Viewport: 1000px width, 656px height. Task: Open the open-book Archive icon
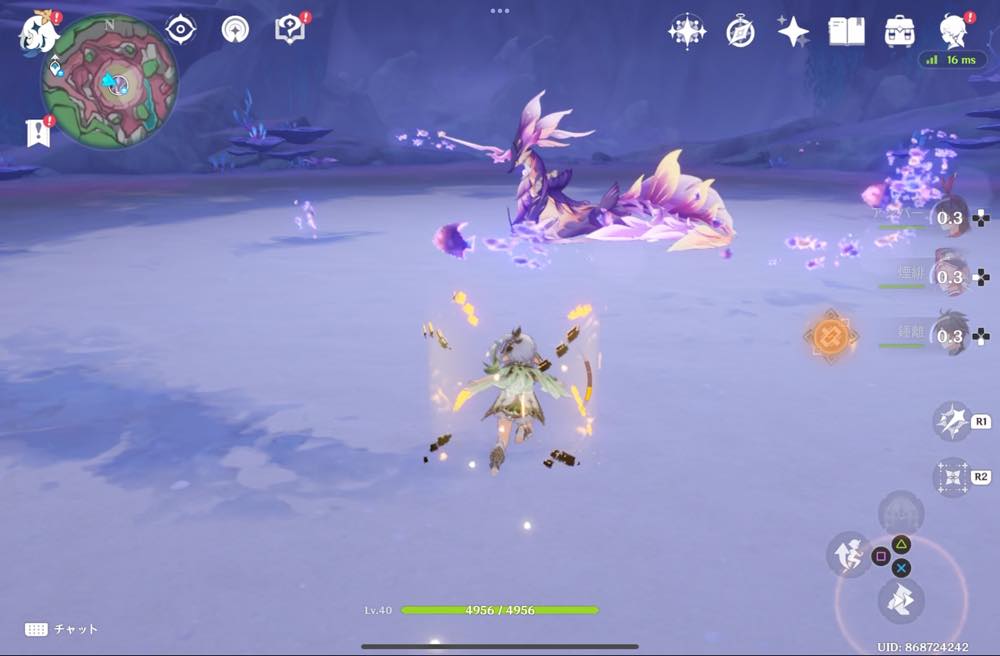pyautogui.click(x=846, y=31)
